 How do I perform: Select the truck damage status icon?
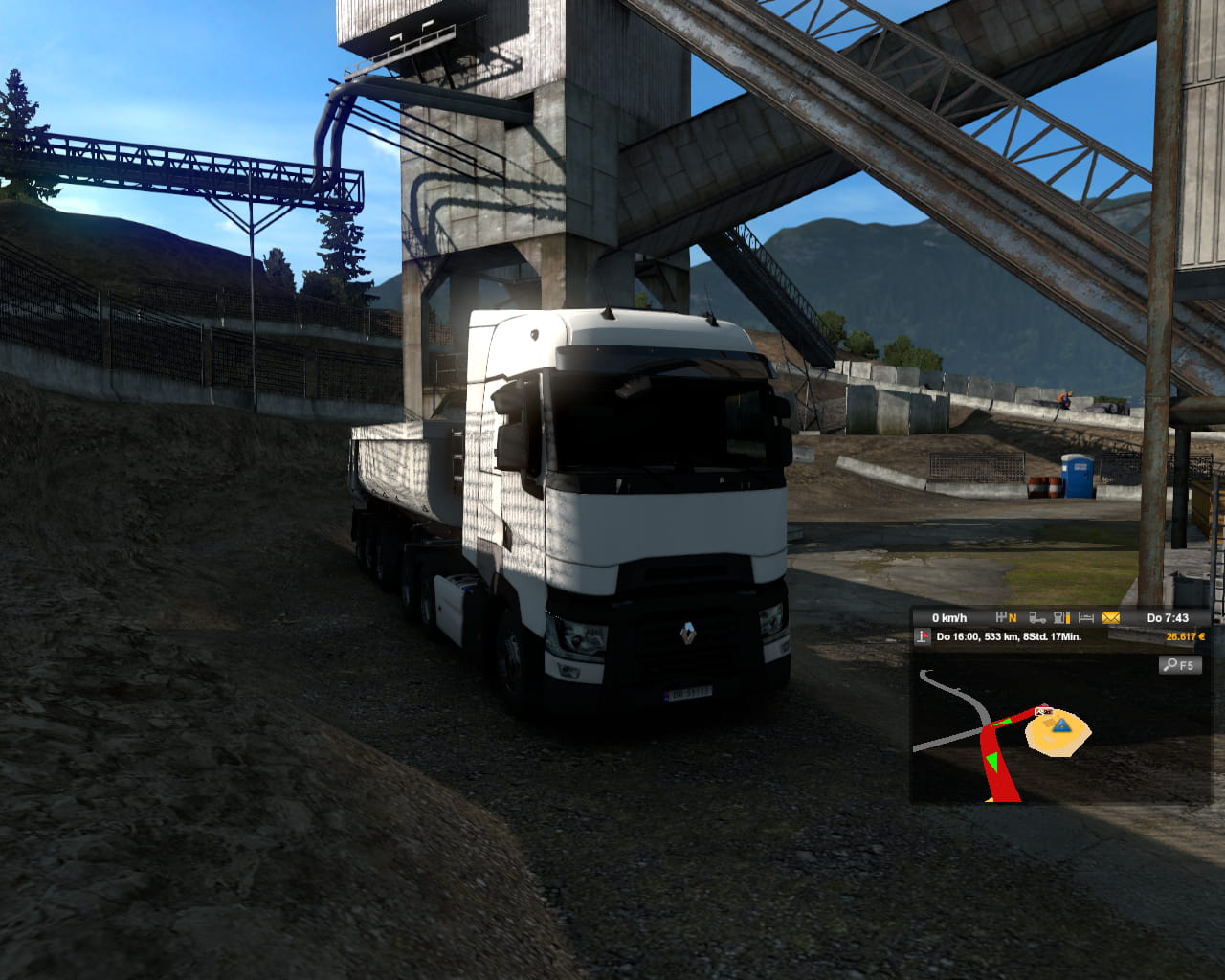(x=1037, y=618)
